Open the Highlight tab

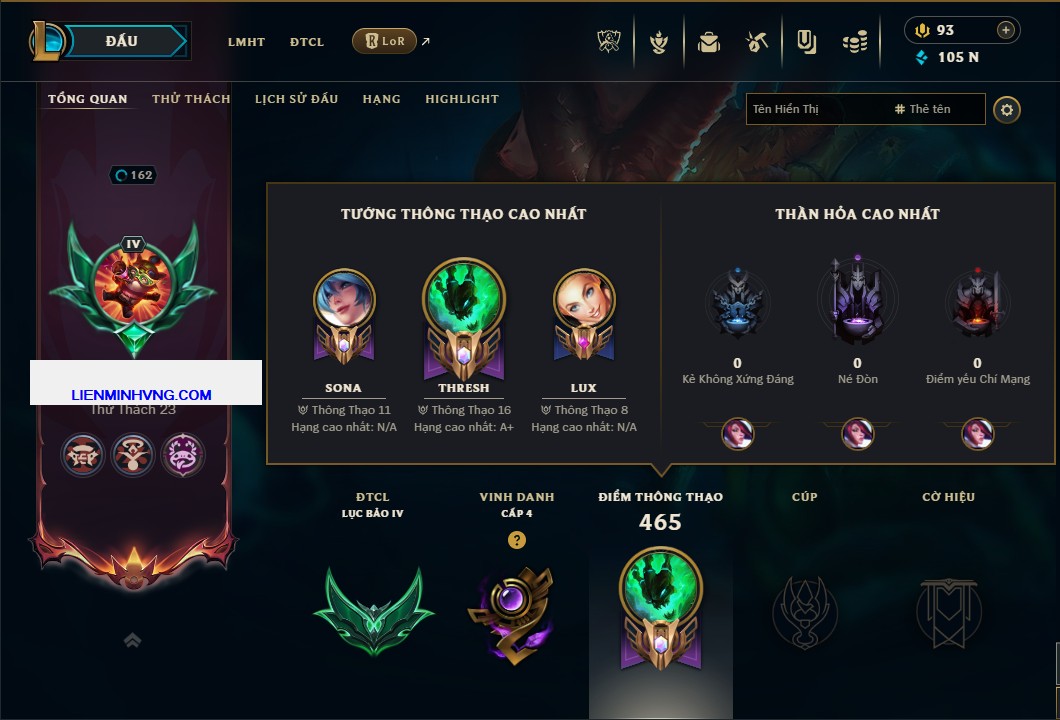462,99
